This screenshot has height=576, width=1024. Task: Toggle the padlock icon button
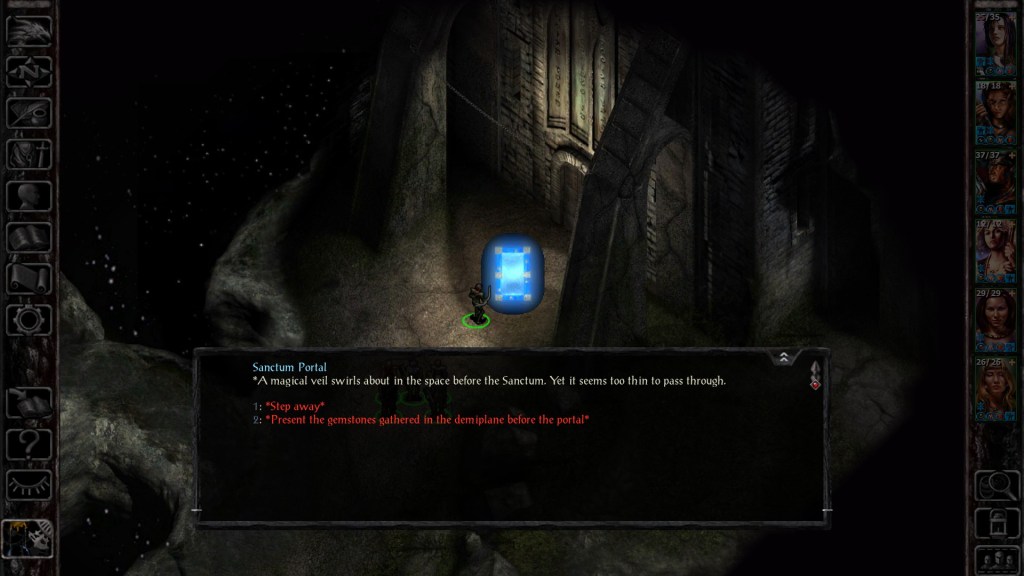click(x=995, y=521)
